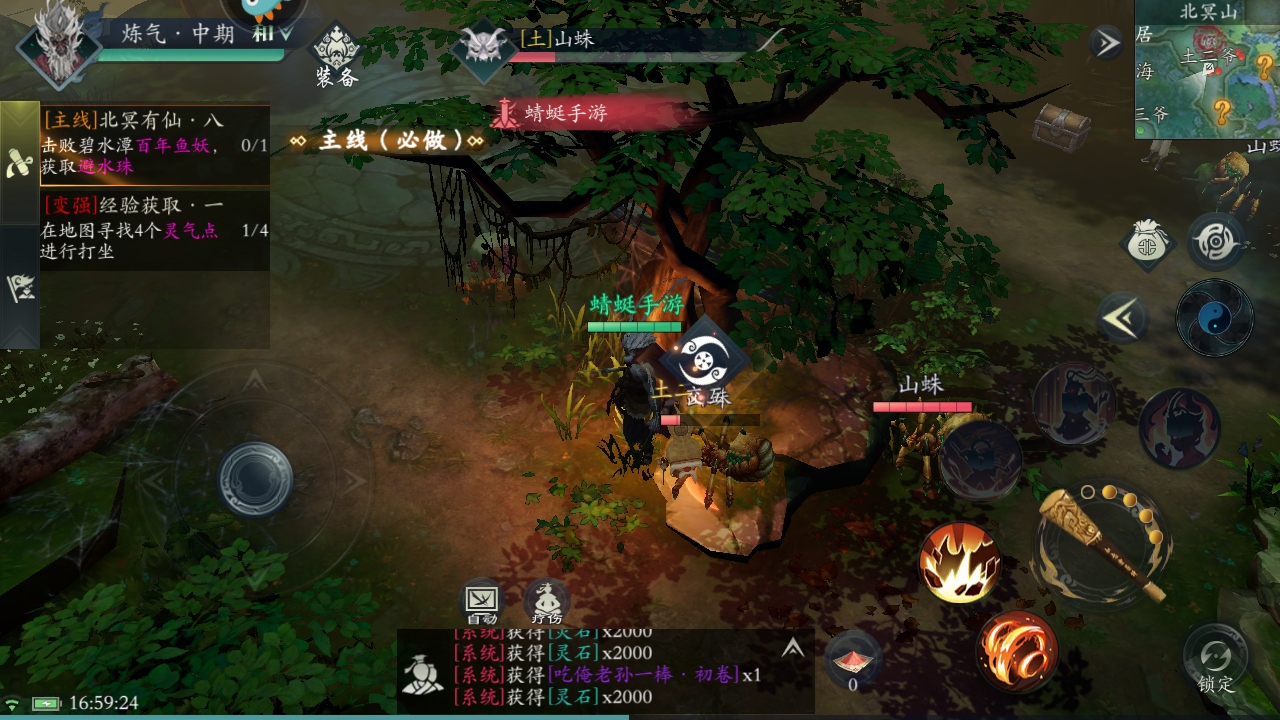Attack with the golden staff button

[1101, 542]
